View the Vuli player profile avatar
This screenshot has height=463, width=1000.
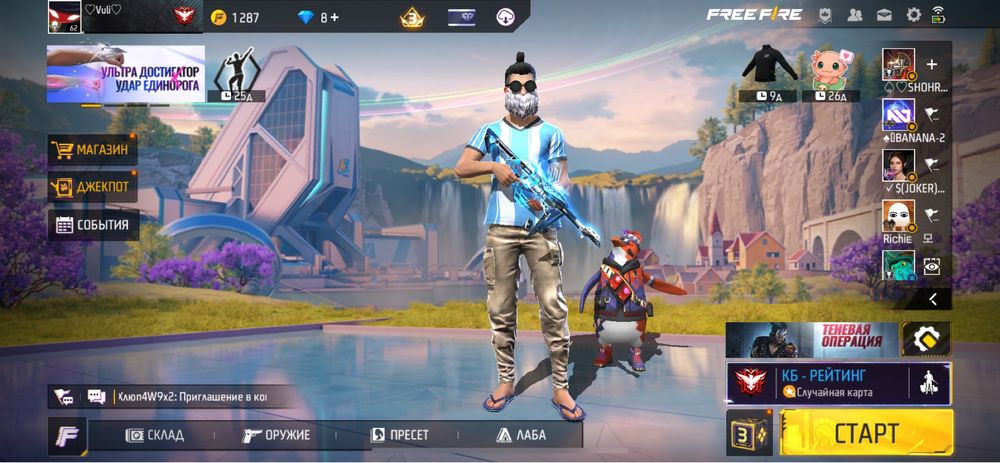(x=64, y=16)
